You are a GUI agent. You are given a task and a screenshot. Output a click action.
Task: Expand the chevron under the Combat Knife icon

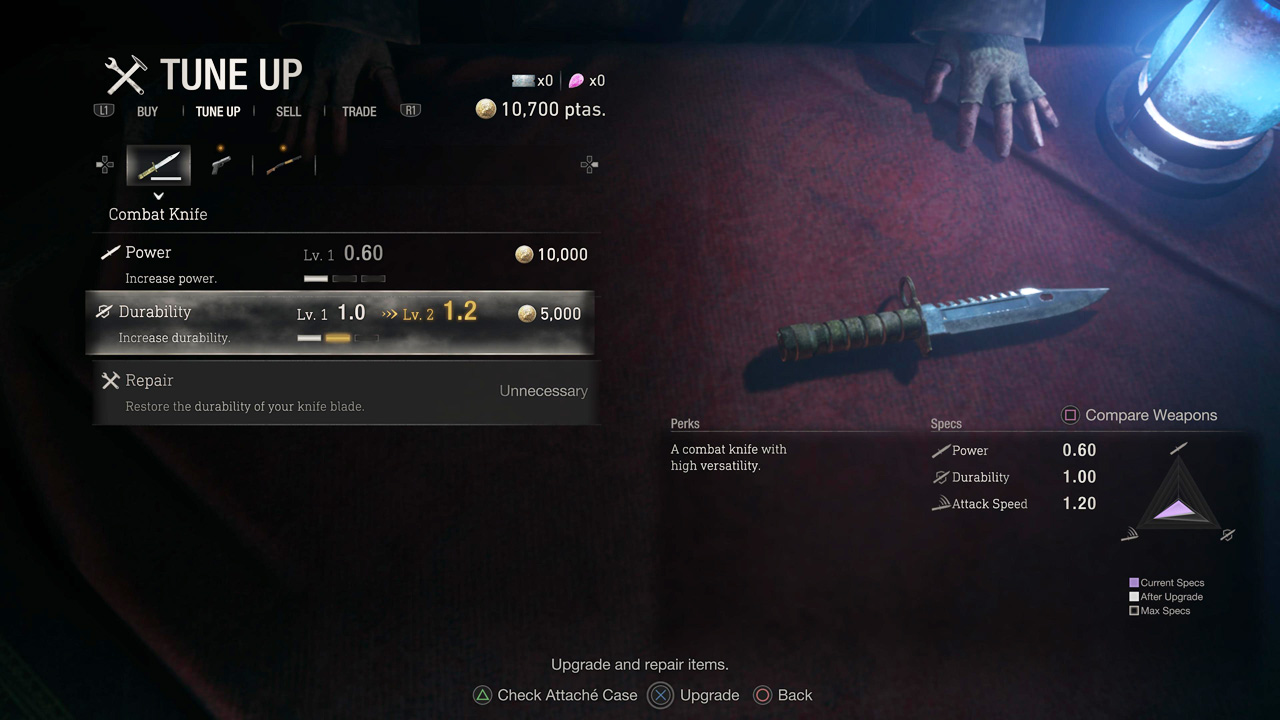tap(158, 195)
